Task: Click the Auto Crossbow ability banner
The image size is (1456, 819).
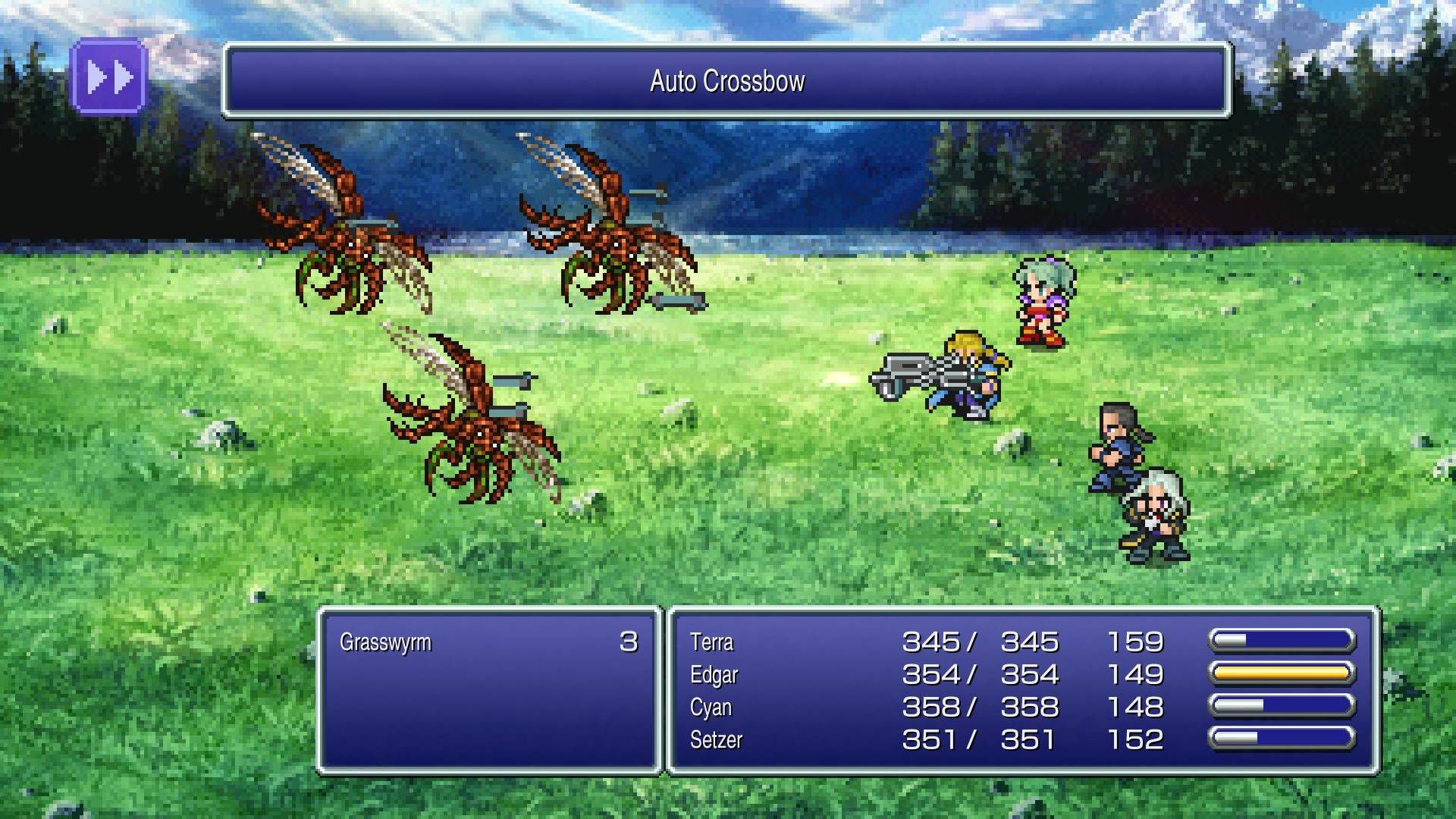Action: 728,79
